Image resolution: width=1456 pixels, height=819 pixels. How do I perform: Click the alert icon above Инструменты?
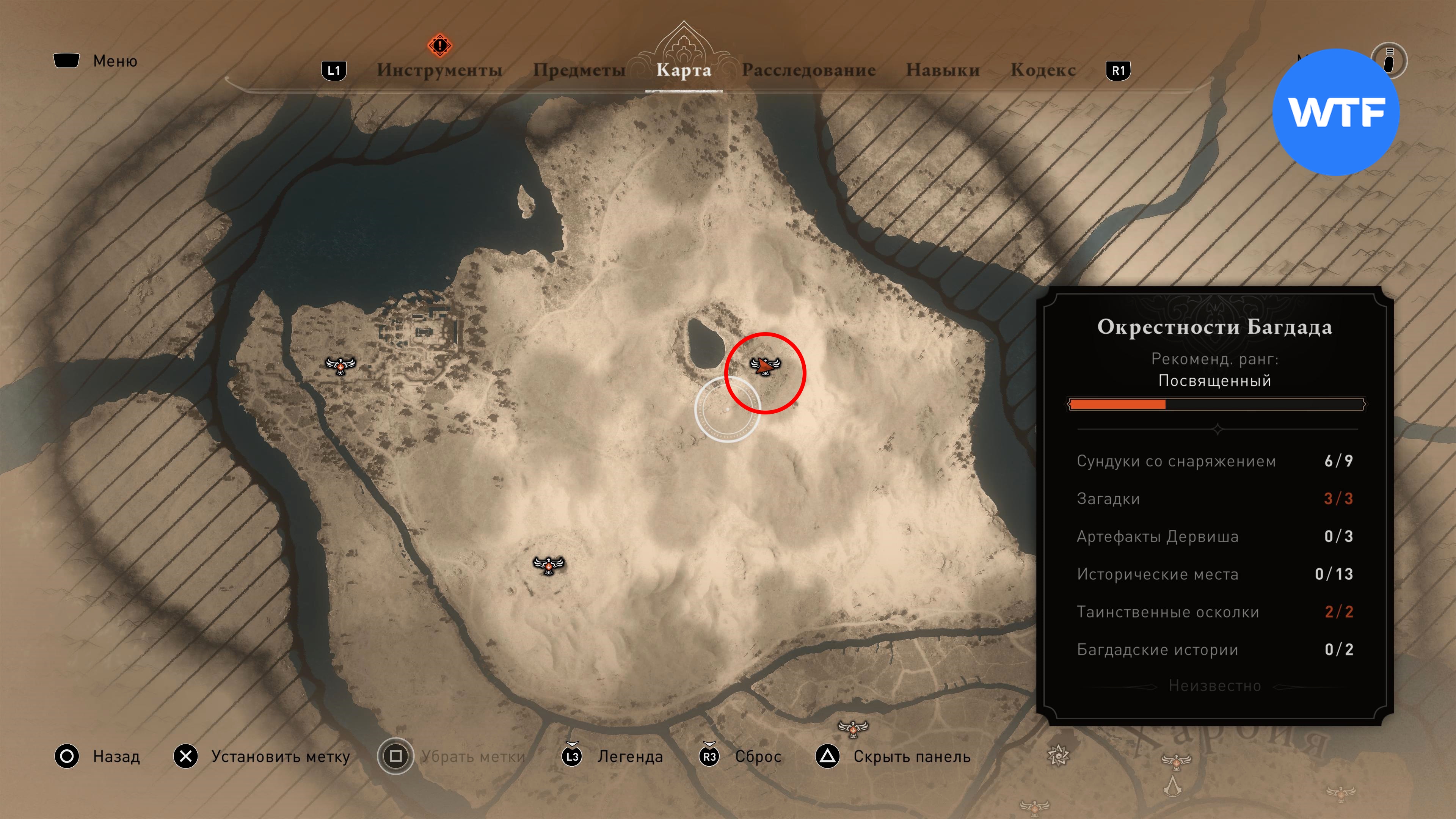[x=439, y=45]
